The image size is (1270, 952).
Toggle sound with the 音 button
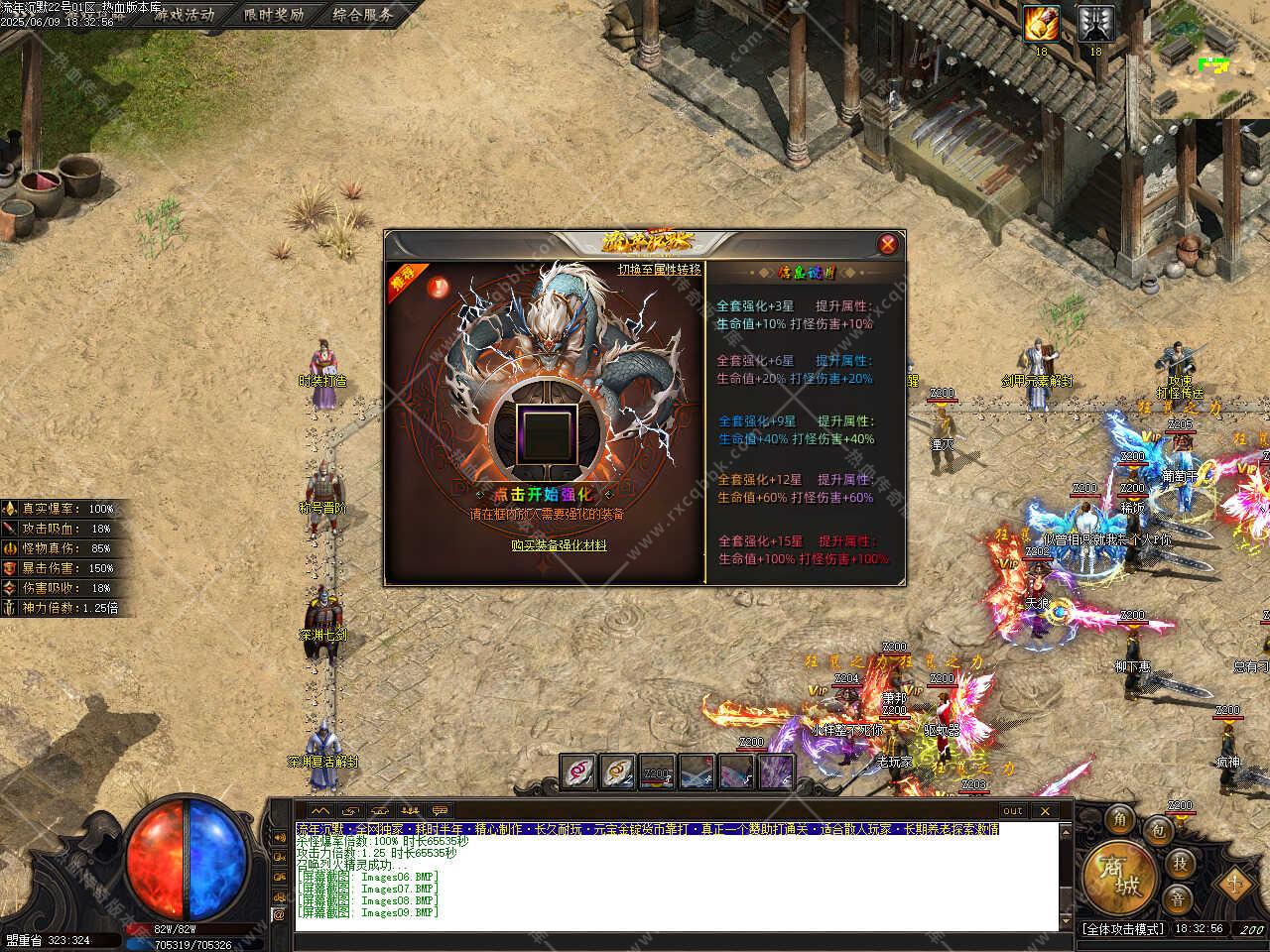pyautogui.click(x=1178, y=899)
